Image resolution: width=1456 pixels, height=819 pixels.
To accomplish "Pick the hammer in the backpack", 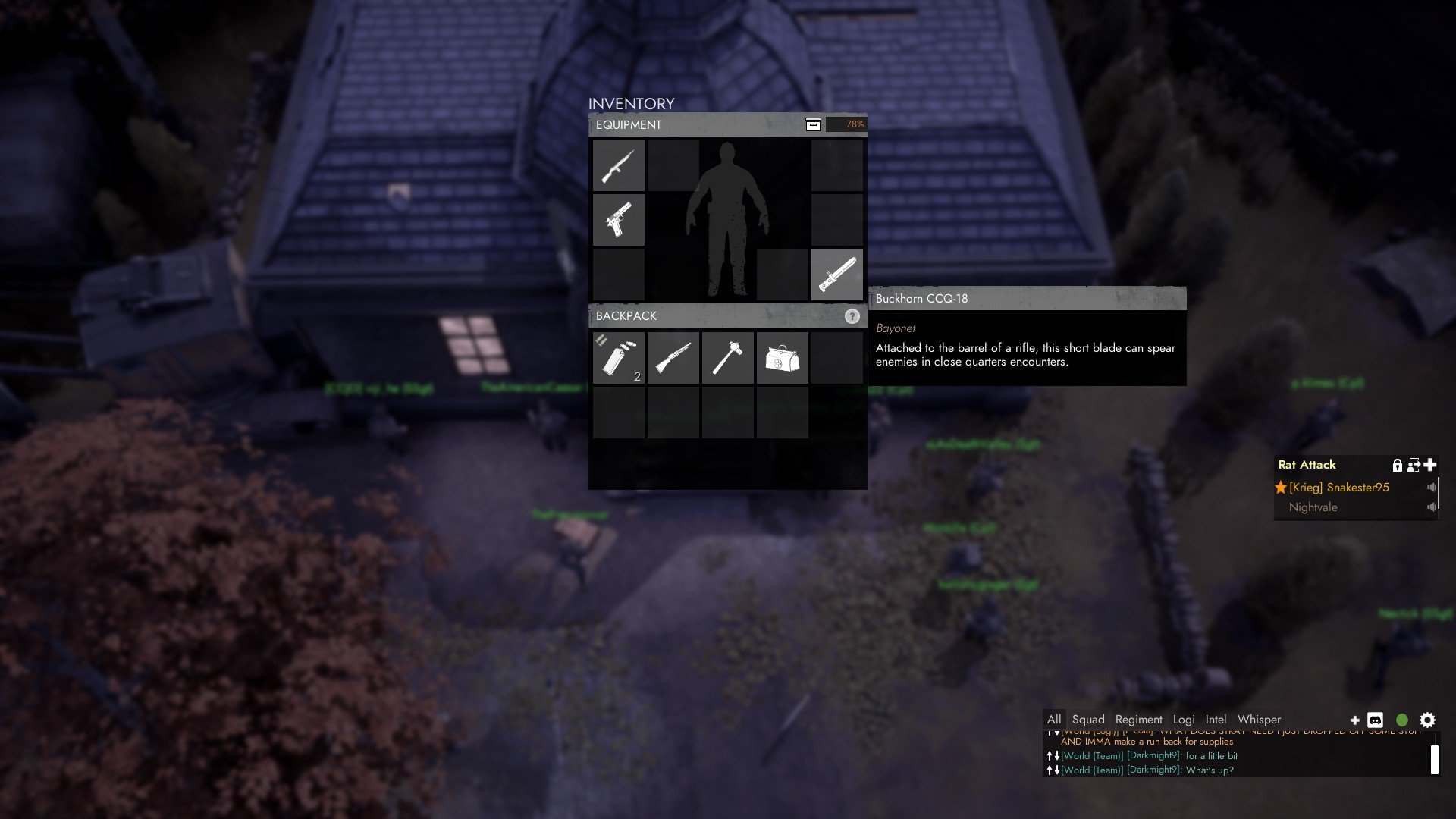I will tap(728, 358).
